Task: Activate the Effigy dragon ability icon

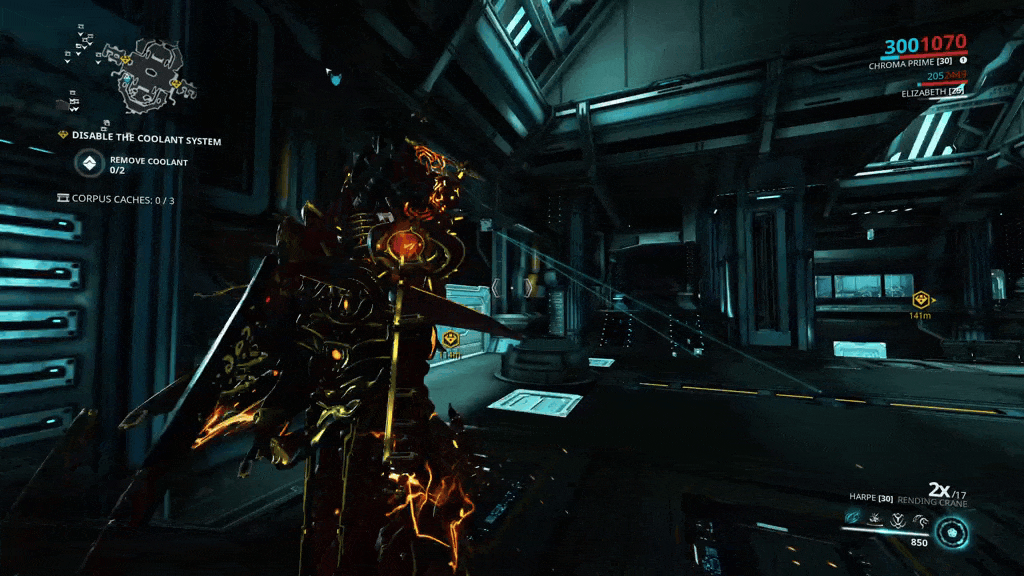Action: [920, 518]
